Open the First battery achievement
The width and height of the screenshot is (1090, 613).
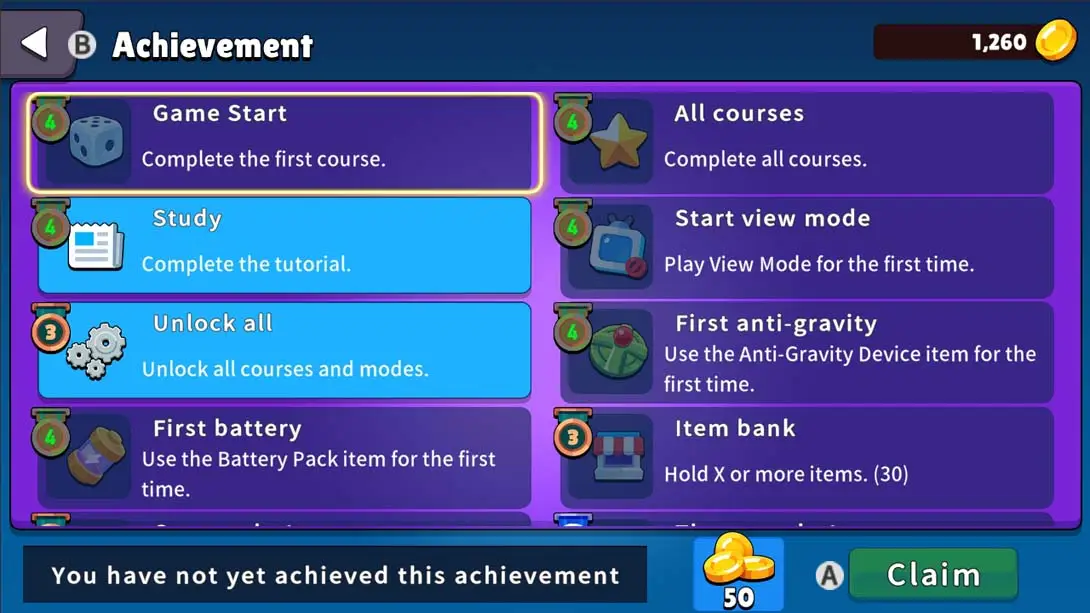285,457
